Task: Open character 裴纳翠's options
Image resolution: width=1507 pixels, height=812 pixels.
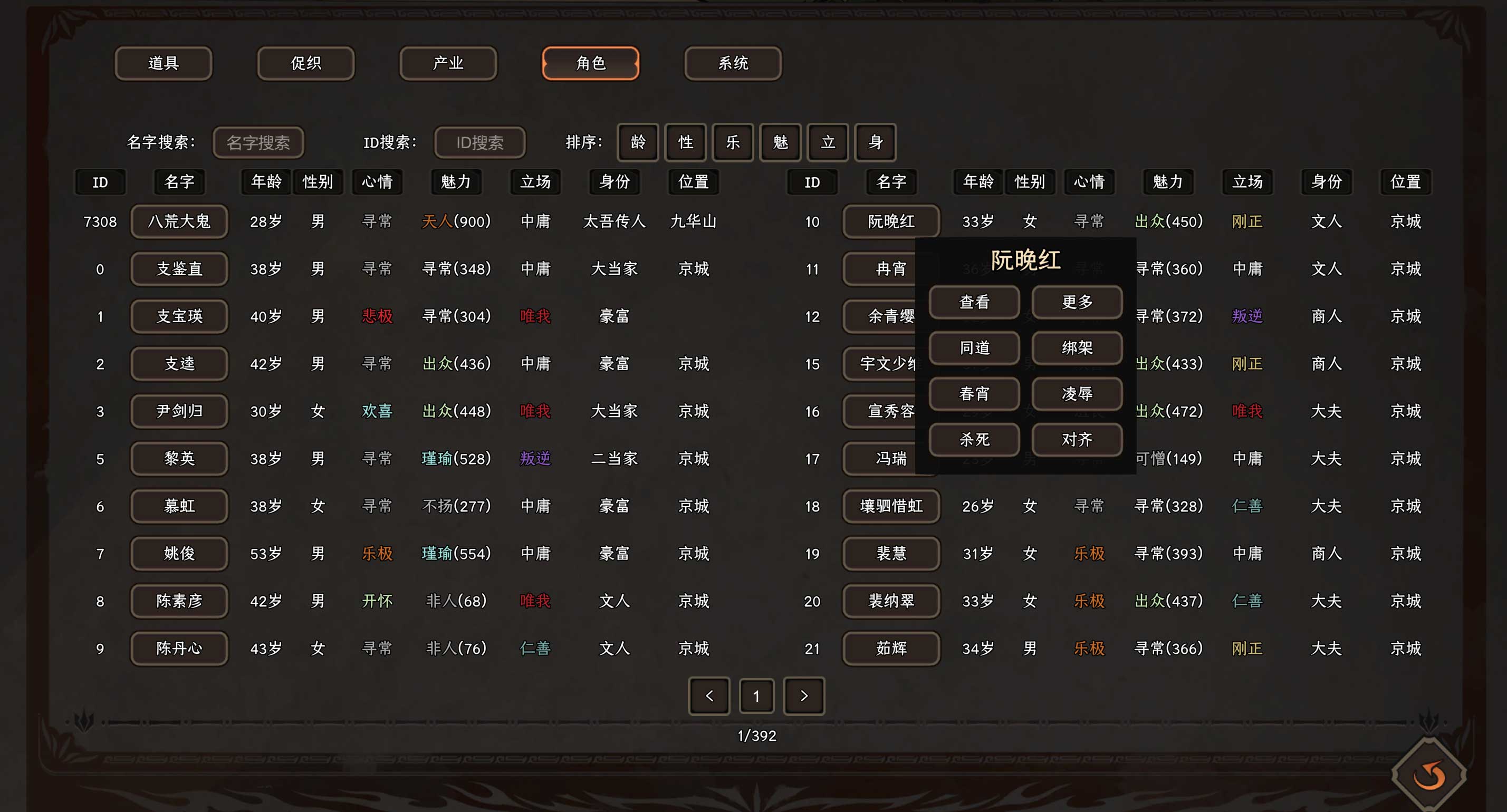Action: coord(891,601)
